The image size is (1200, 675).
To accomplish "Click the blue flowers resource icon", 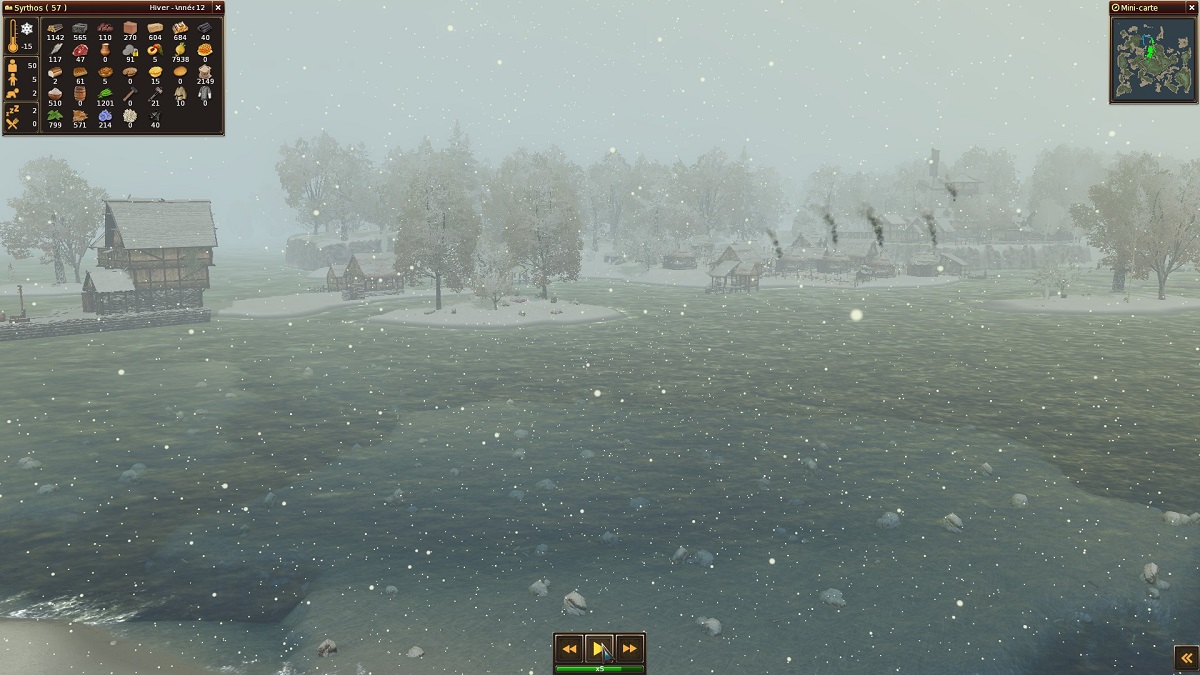I will tap(105, 115).
